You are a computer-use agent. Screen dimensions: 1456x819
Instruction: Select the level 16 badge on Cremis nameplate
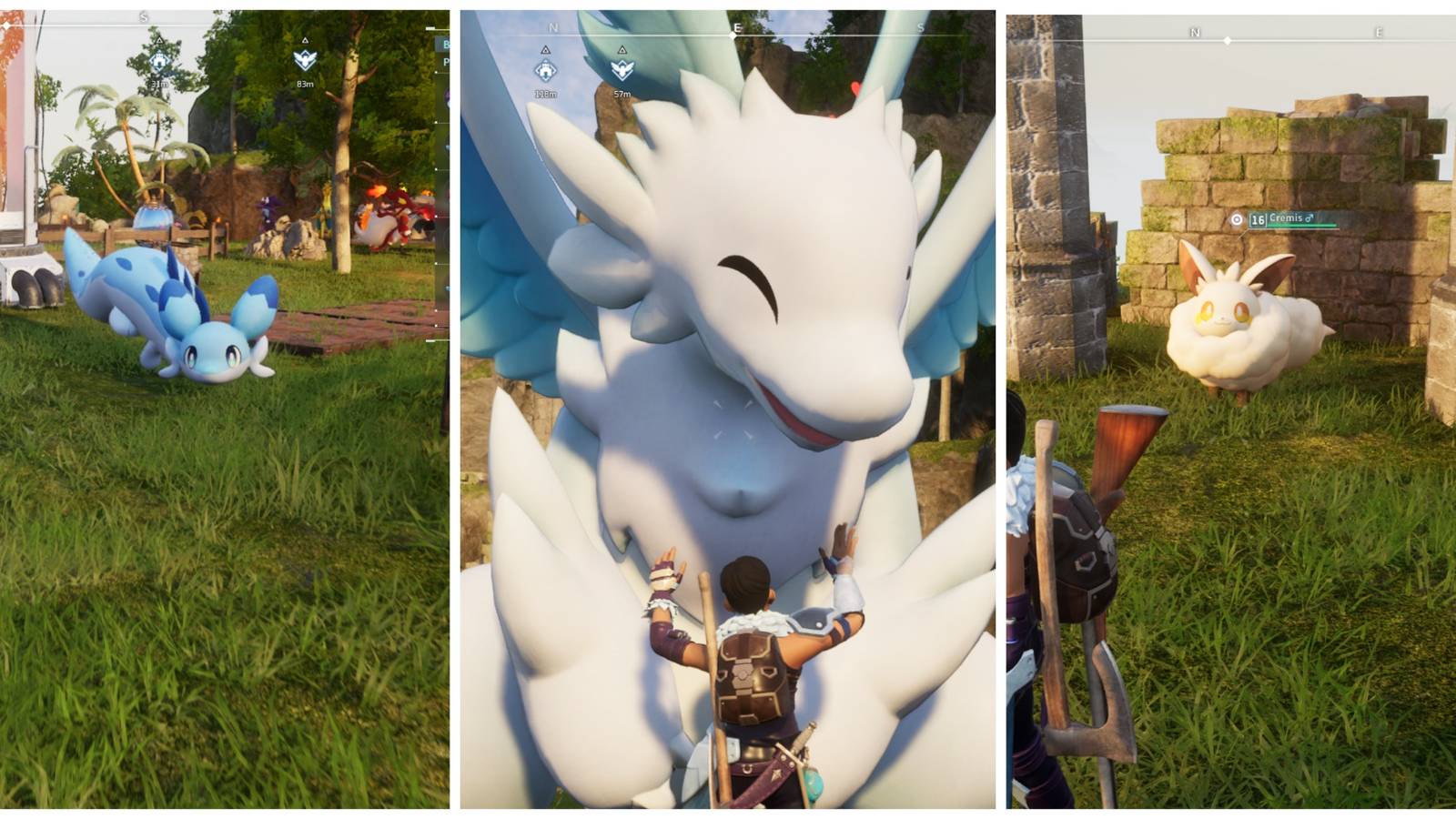pyautogui.click(x=1258, y=218)
